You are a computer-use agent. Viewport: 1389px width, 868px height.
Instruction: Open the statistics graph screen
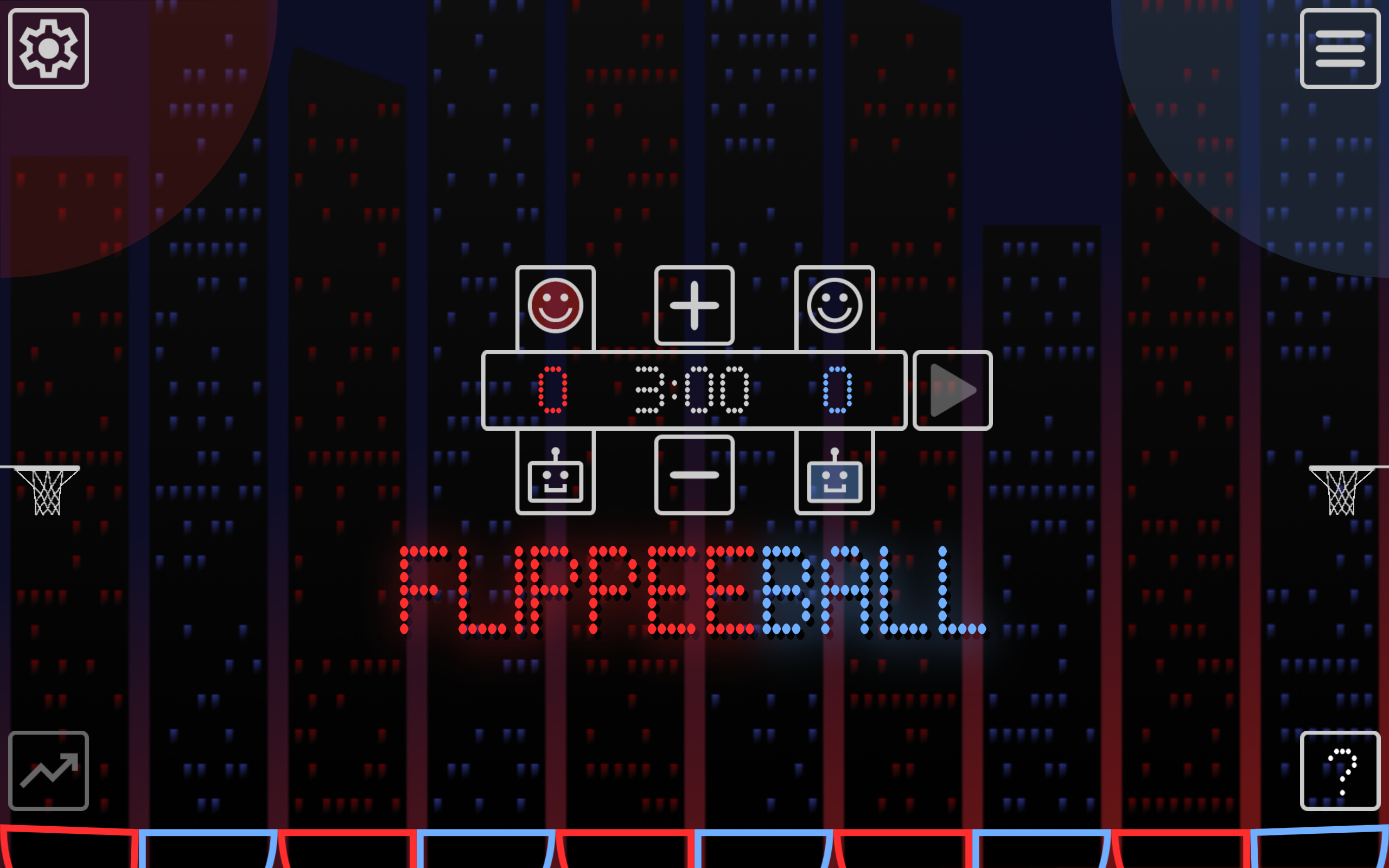48,770
